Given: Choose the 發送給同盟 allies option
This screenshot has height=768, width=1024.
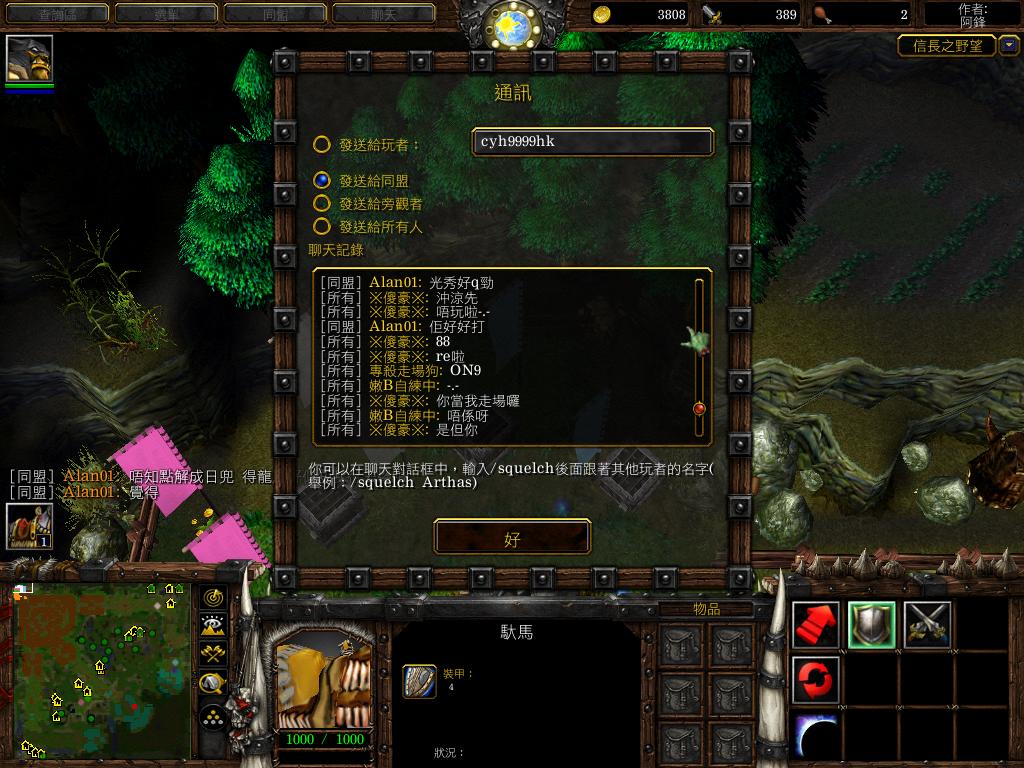Looking at the screenshot, I should click(322, 181).
